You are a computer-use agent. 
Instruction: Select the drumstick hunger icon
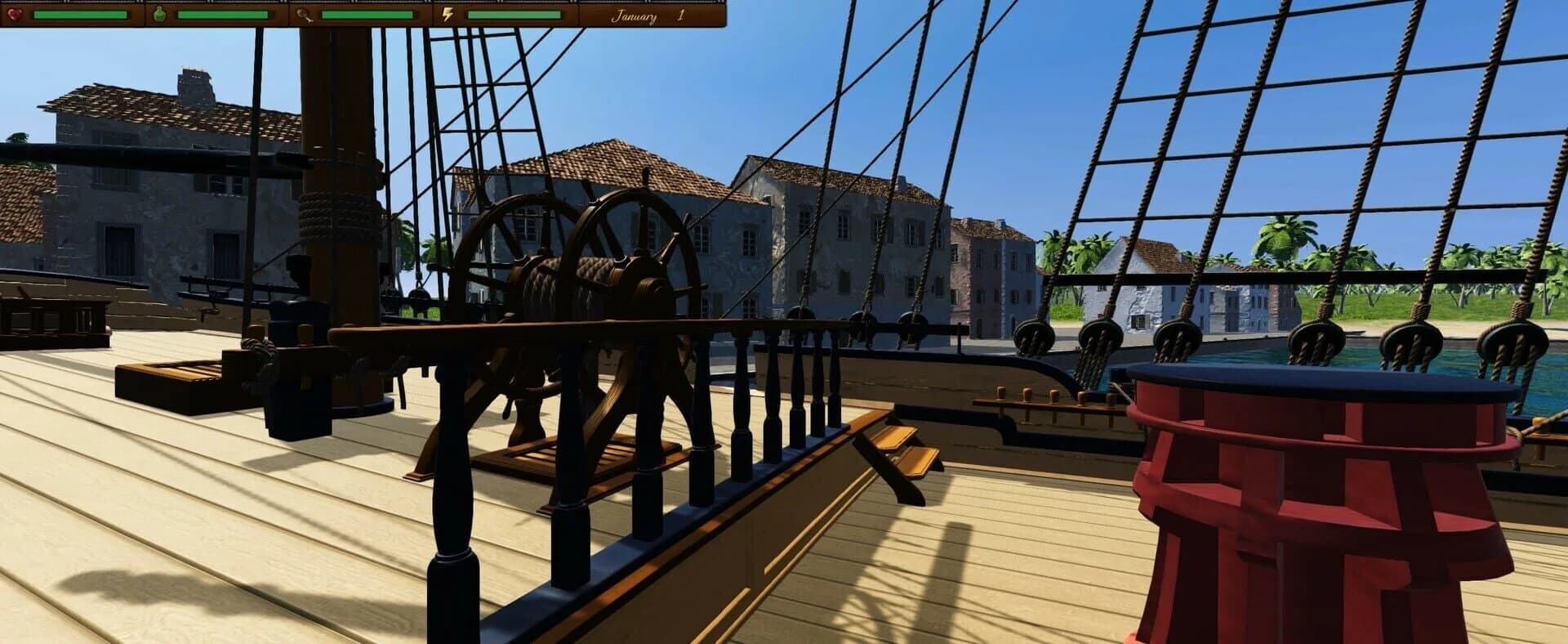[305, 15]
